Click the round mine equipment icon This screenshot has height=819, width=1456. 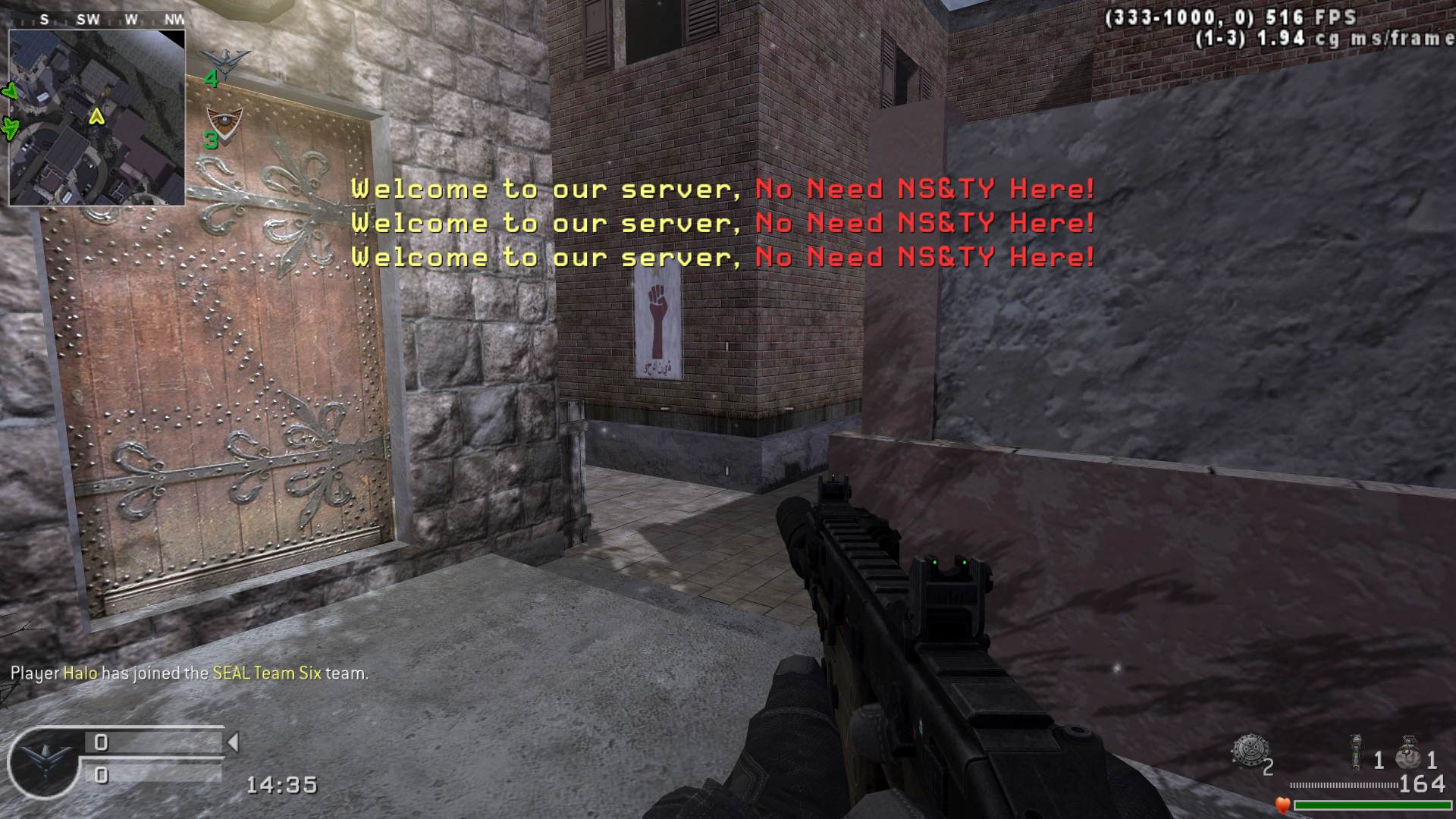click(x=1248, y=751)
